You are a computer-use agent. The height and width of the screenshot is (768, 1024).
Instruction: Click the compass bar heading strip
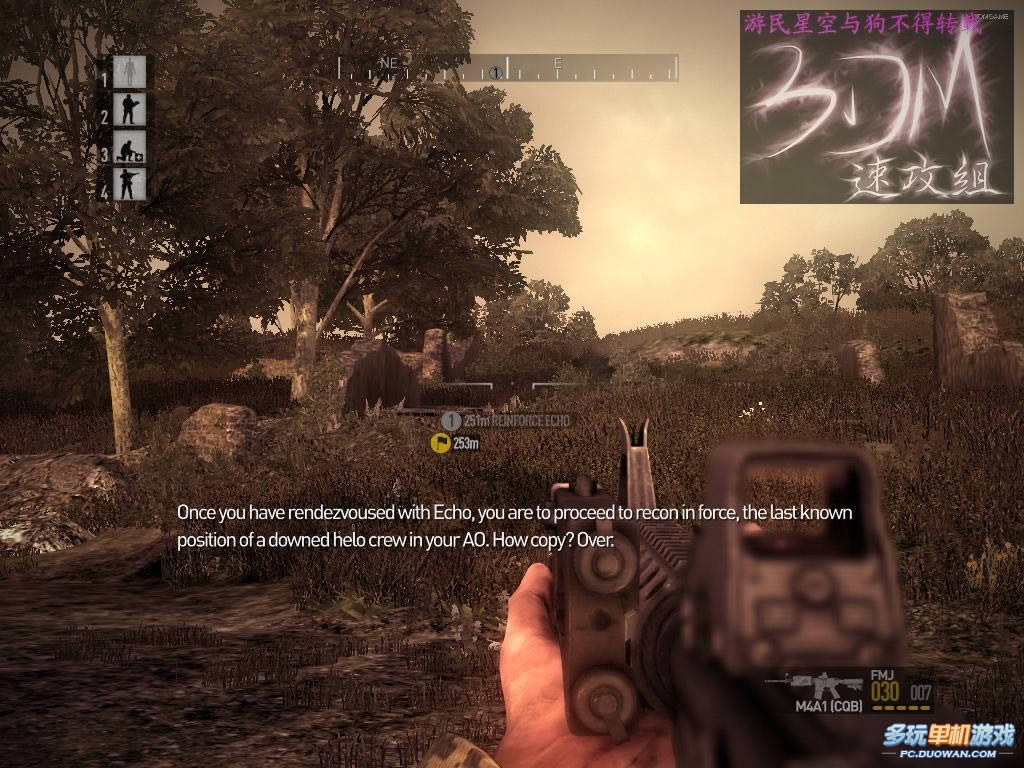pos(508,68)
